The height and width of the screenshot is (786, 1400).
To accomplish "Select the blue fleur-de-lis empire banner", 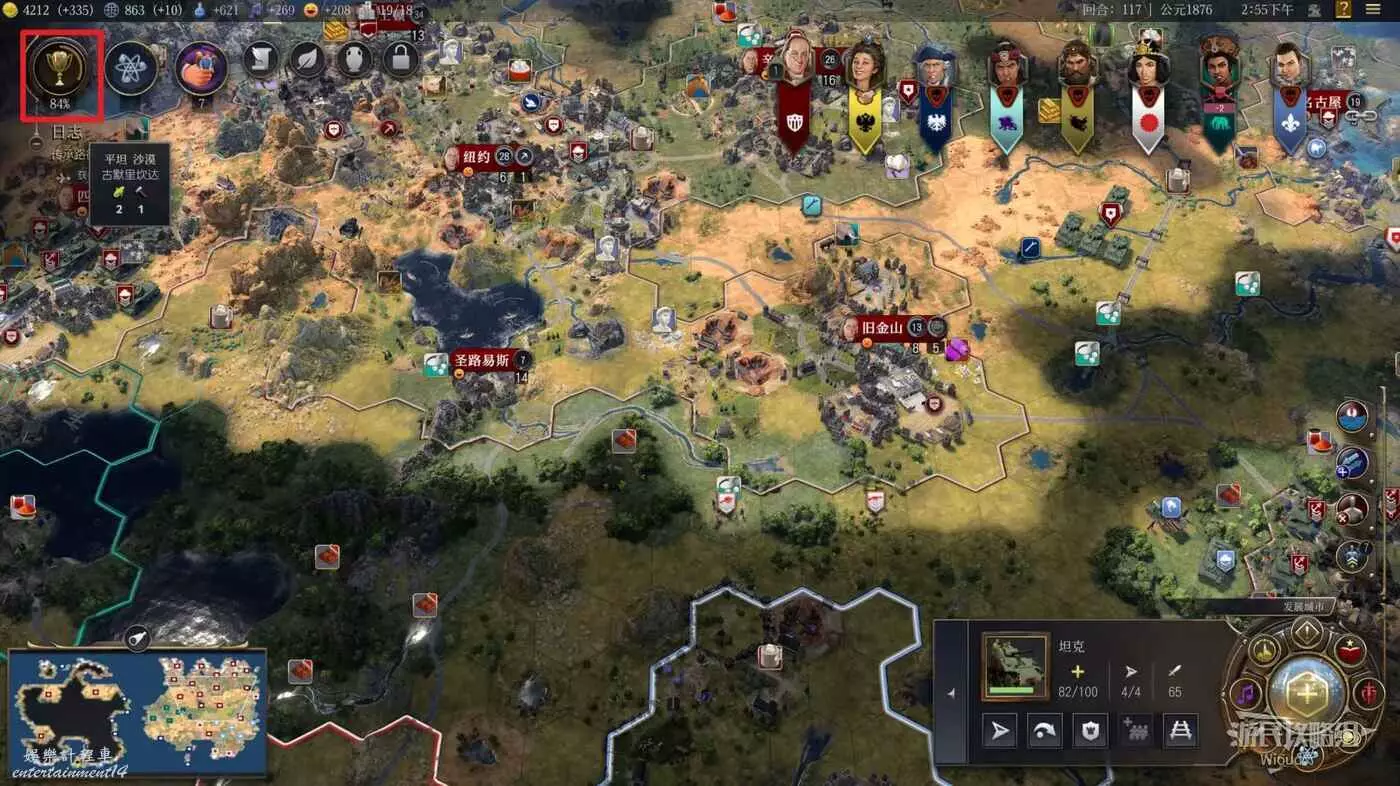I will coord(1289,100).
